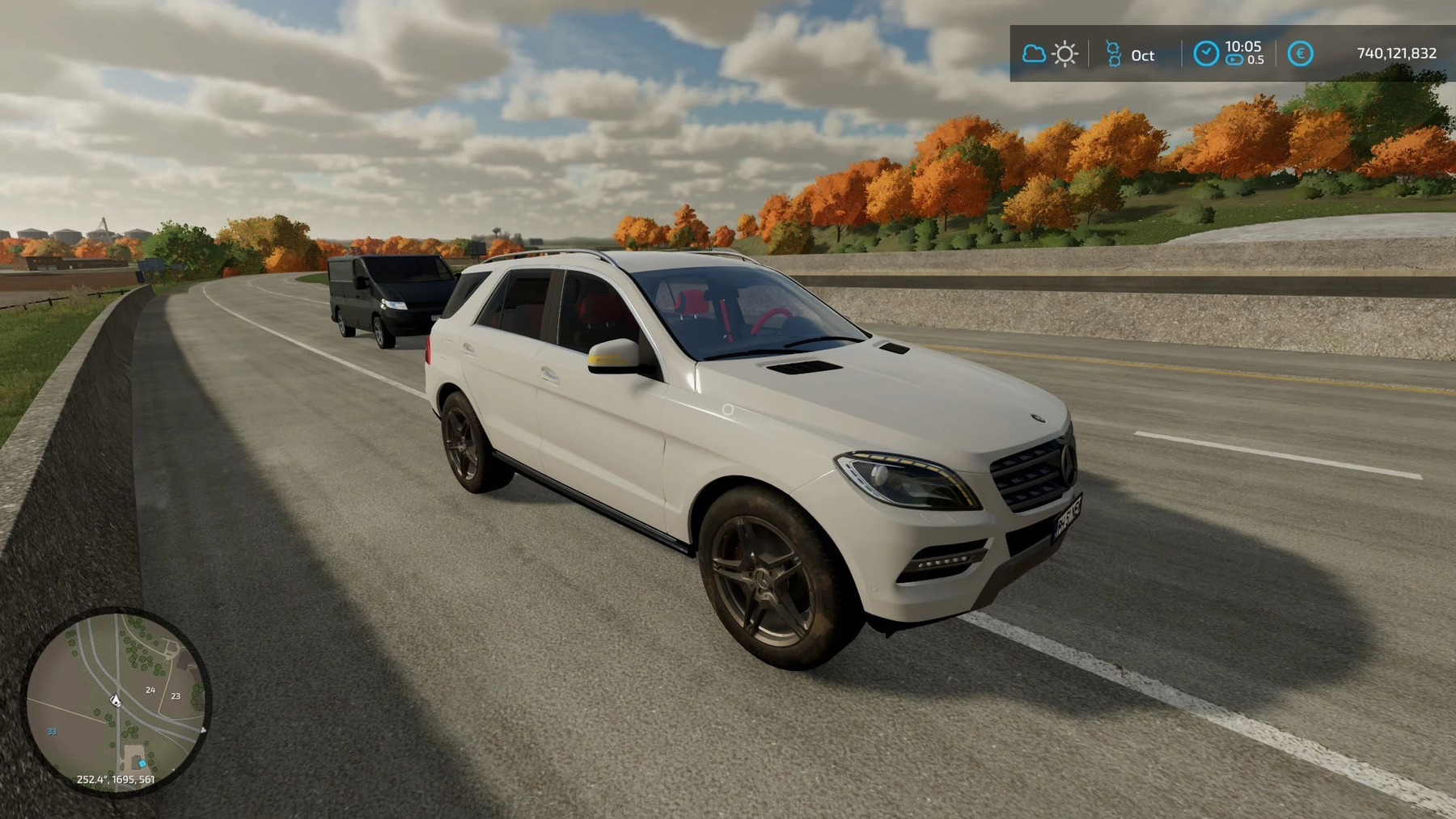Open the circular minimap
Image resolution: width=1456 pixels, height=819 pixels.
pyautogui.click(x=116, y=700)
